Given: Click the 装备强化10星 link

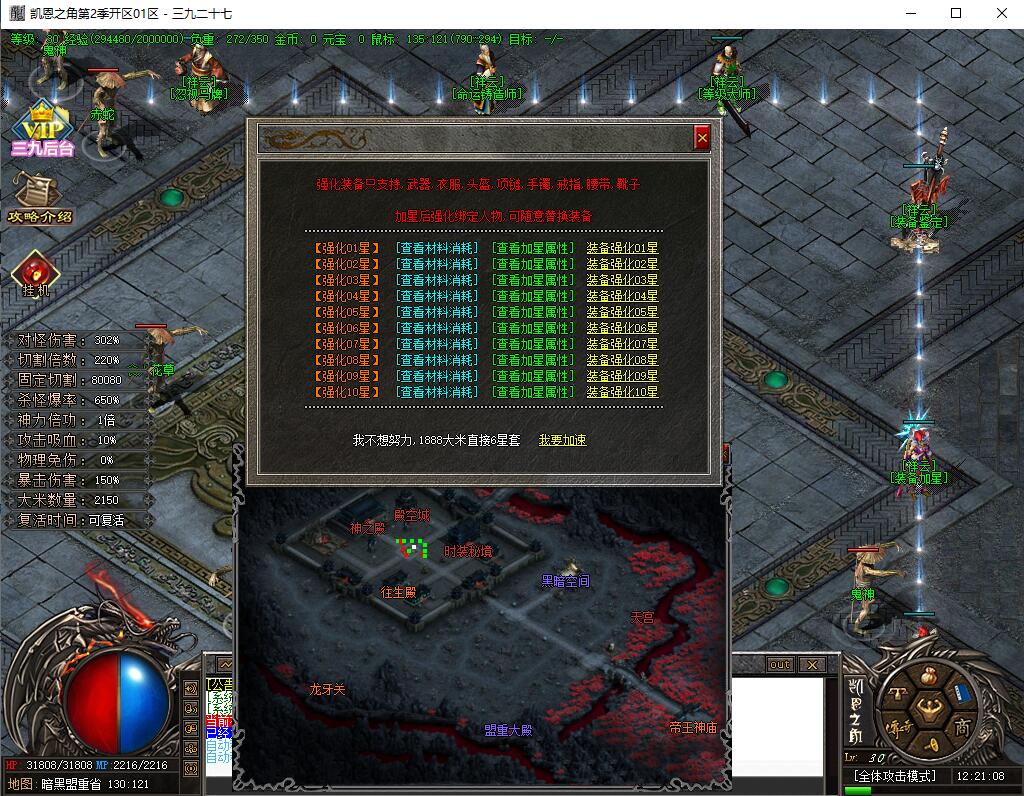Looking at the screenshot, I should pyautogui.click(x=622, y=392).
